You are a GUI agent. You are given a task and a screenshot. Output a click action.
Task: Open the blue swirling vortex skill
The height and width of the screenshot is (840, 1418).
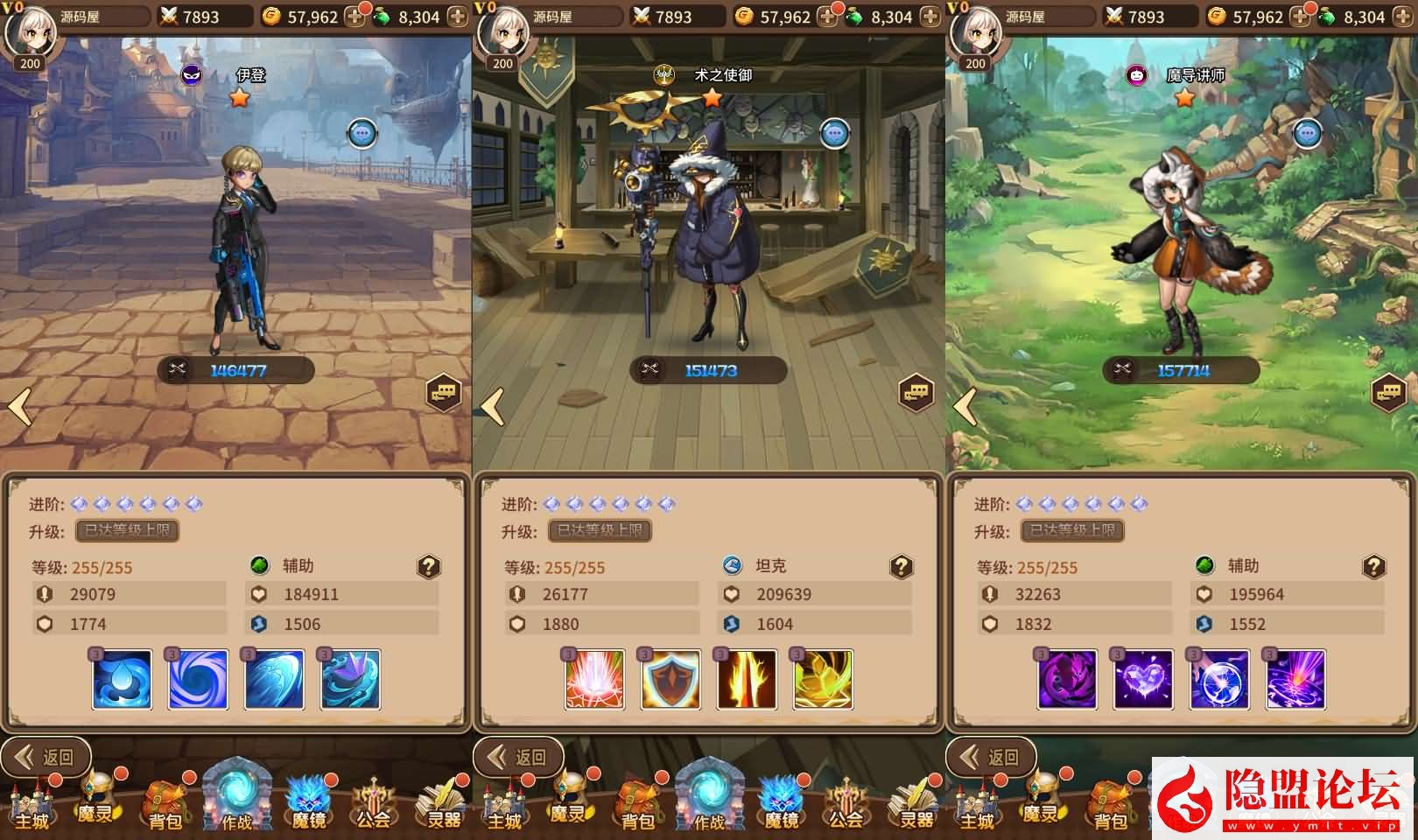(199, 679)
